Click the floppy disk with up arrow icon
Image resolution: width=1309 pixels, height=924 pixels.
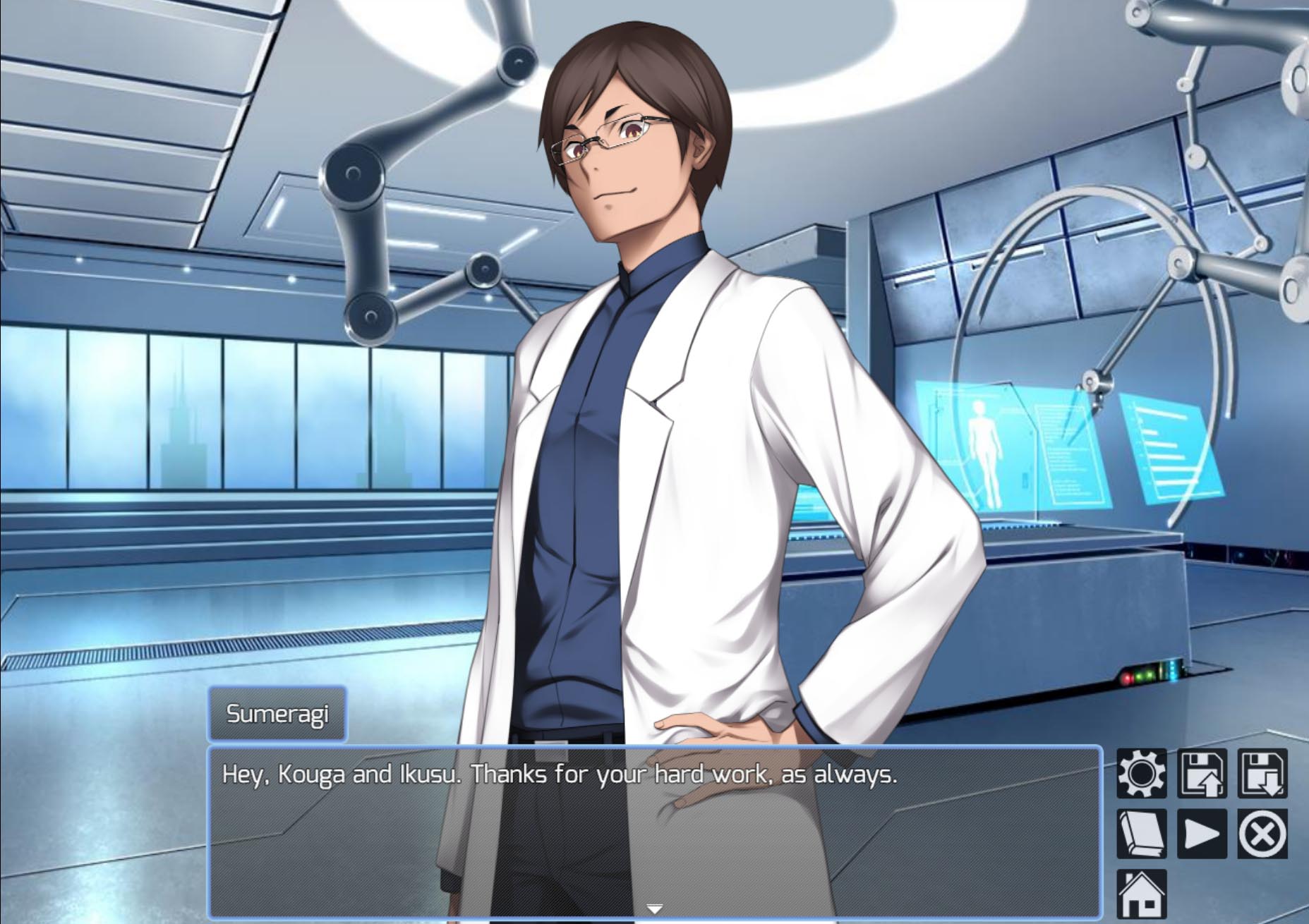click(1202, 774)
